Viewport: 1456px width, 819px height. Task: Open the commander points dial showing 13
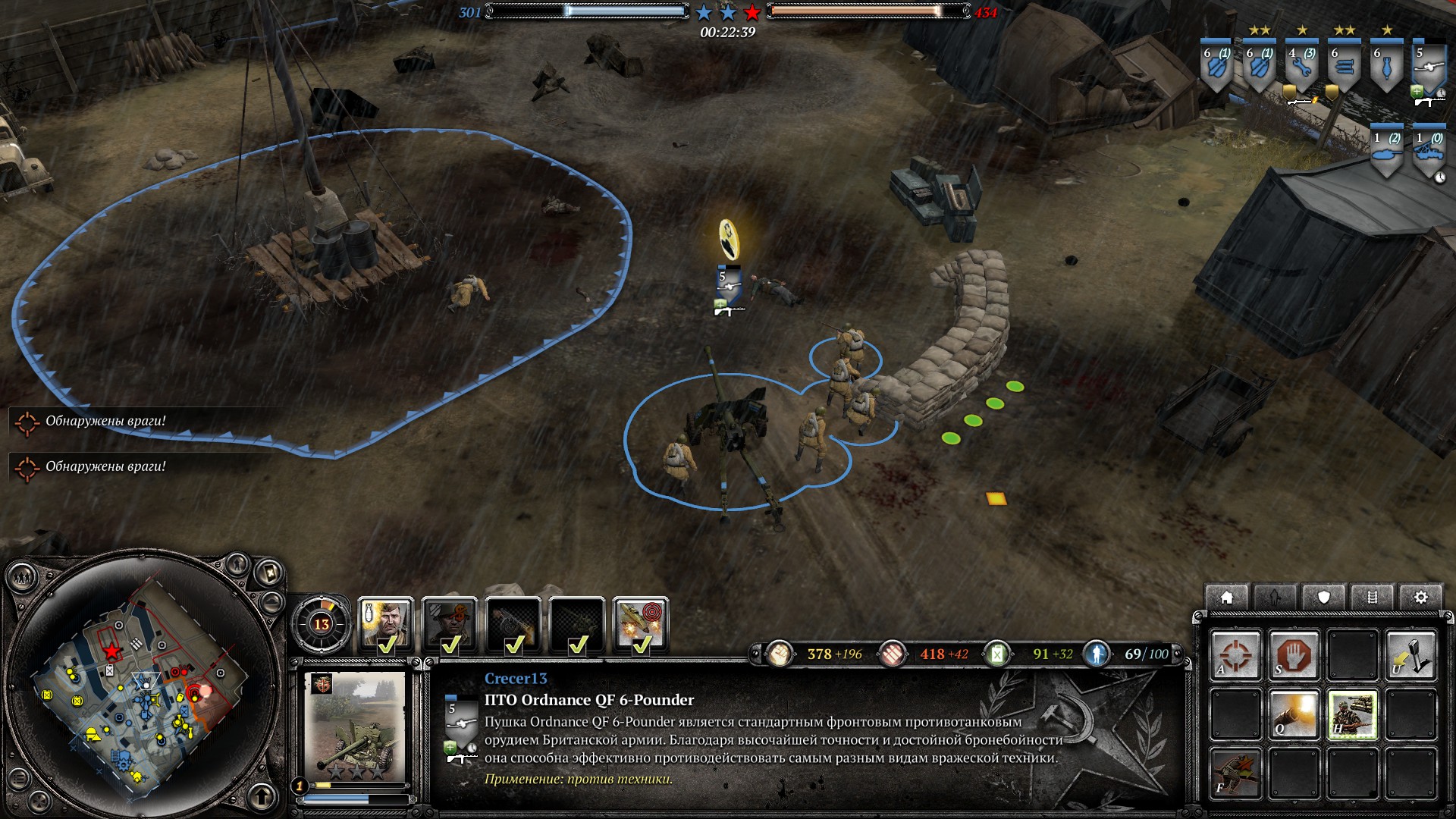[x=322, y=624]
